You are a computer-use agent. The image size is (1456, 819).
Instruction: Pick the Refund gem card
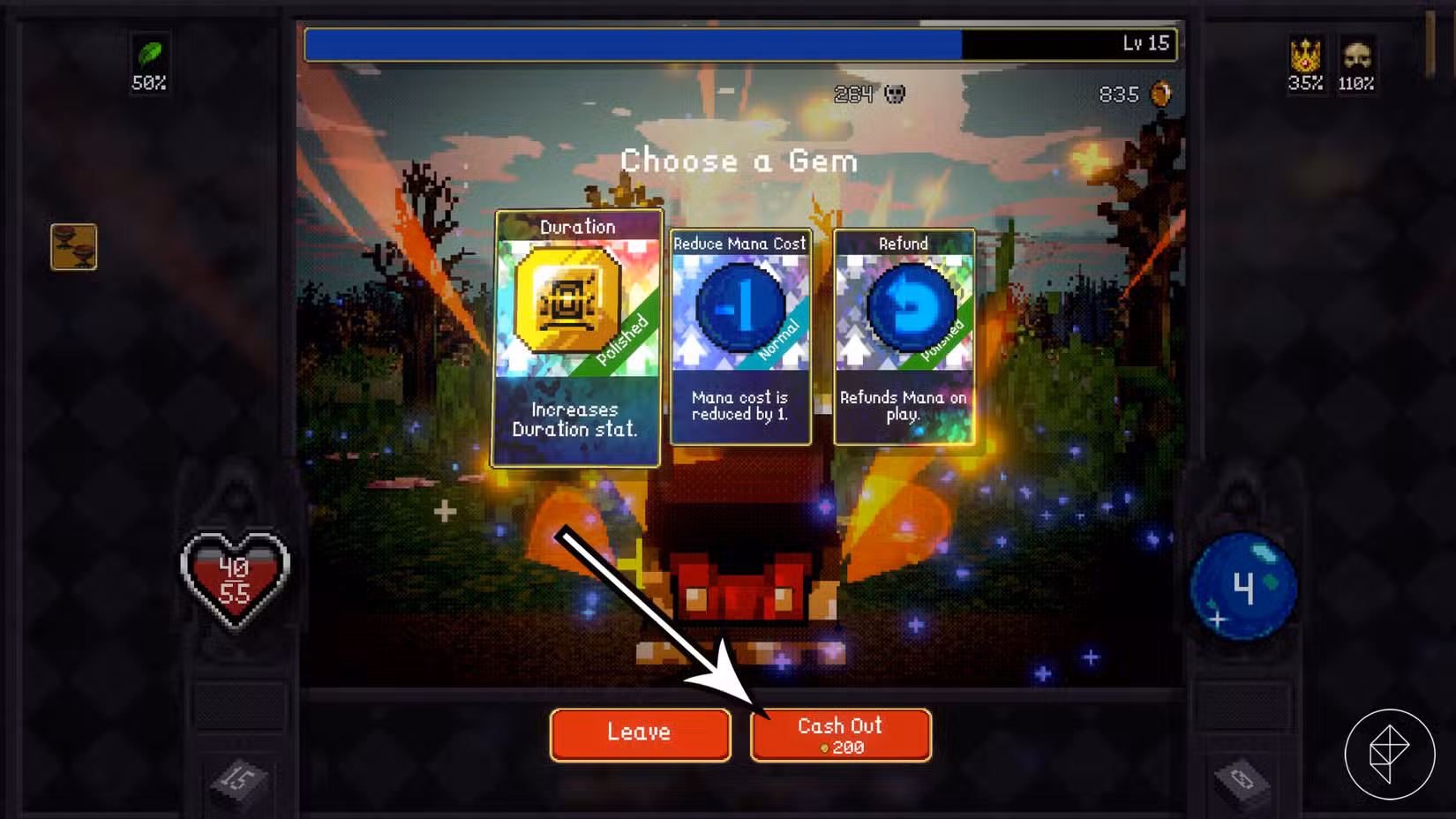point(904,337)
